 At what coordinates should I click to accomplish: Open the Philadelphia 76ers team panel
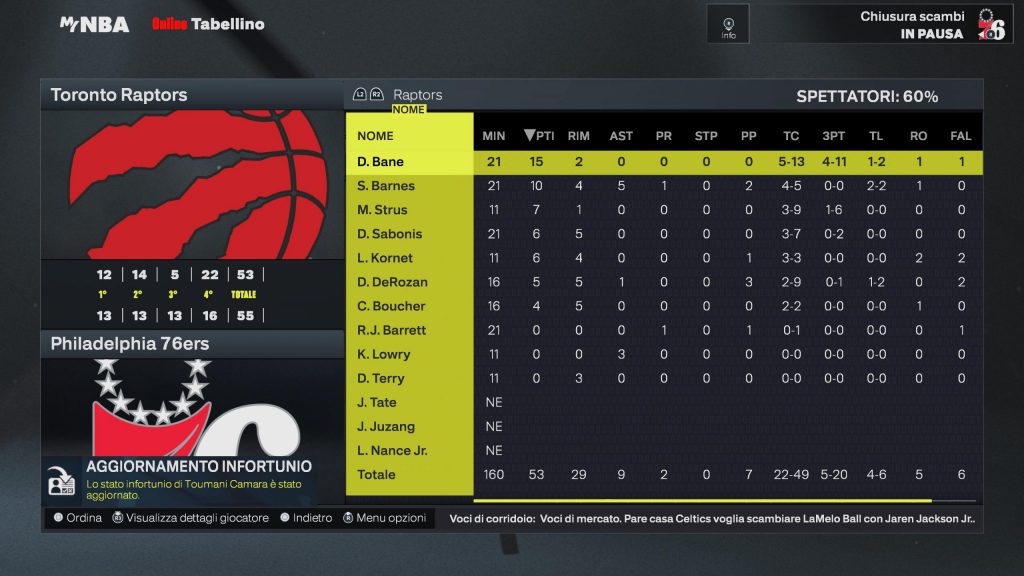point(192,344)
